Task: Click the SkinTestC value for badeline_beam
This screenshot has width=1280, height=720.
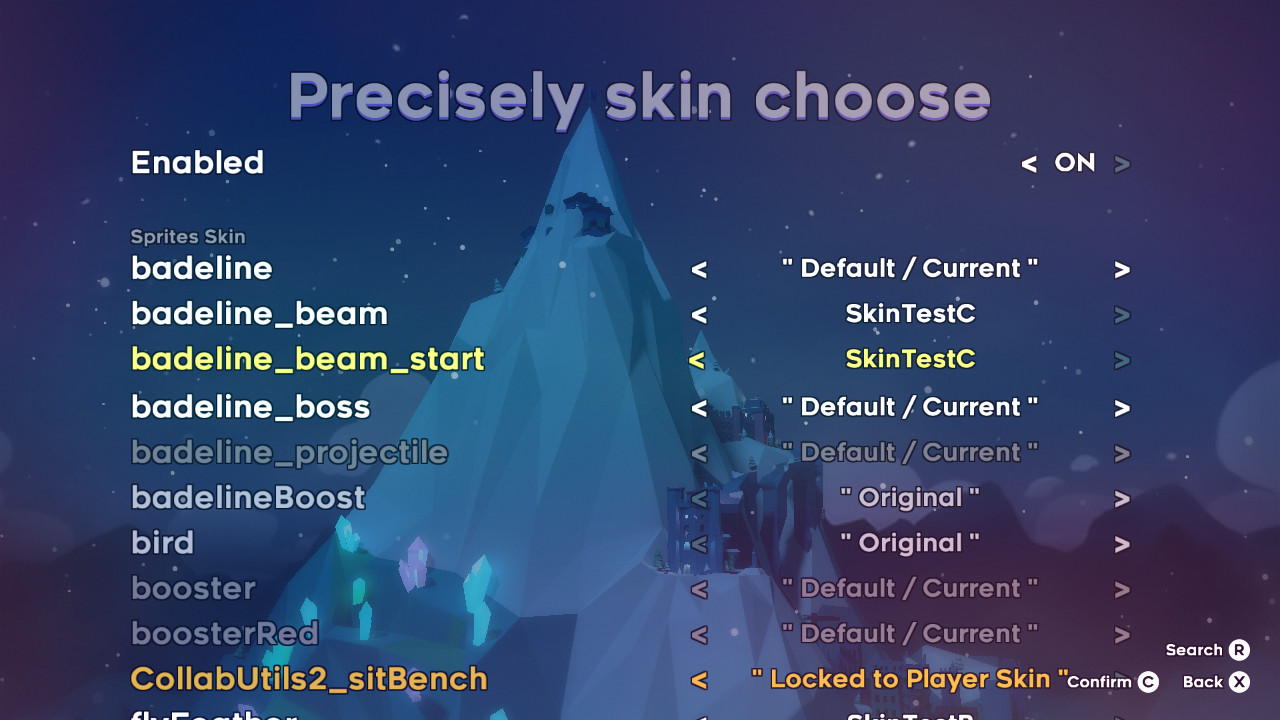Action: point(910,313)
